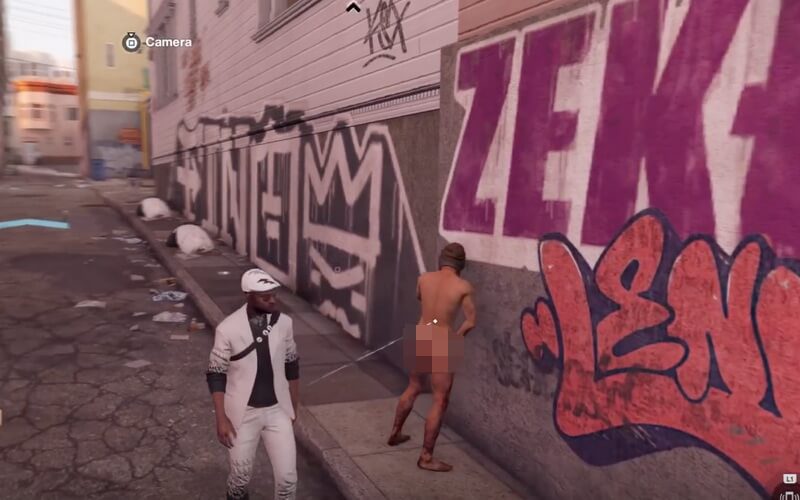Click the chevron objective marker above the wall
800x500 pixels.
click(x=353, y=7)
